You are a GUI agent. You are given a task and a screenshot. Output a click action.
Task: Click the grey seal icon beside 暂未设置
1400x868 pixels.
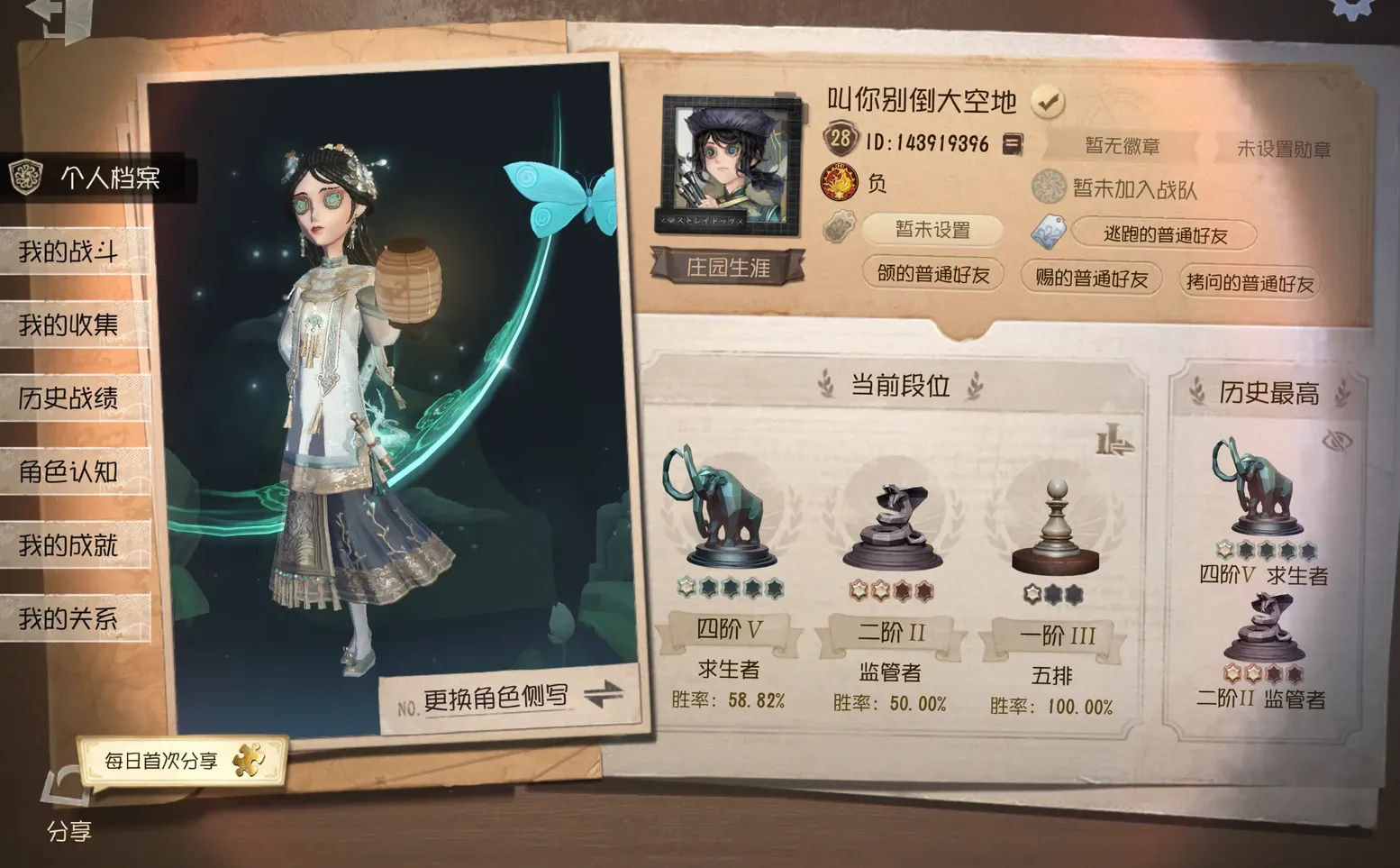(x=841, y=227)
